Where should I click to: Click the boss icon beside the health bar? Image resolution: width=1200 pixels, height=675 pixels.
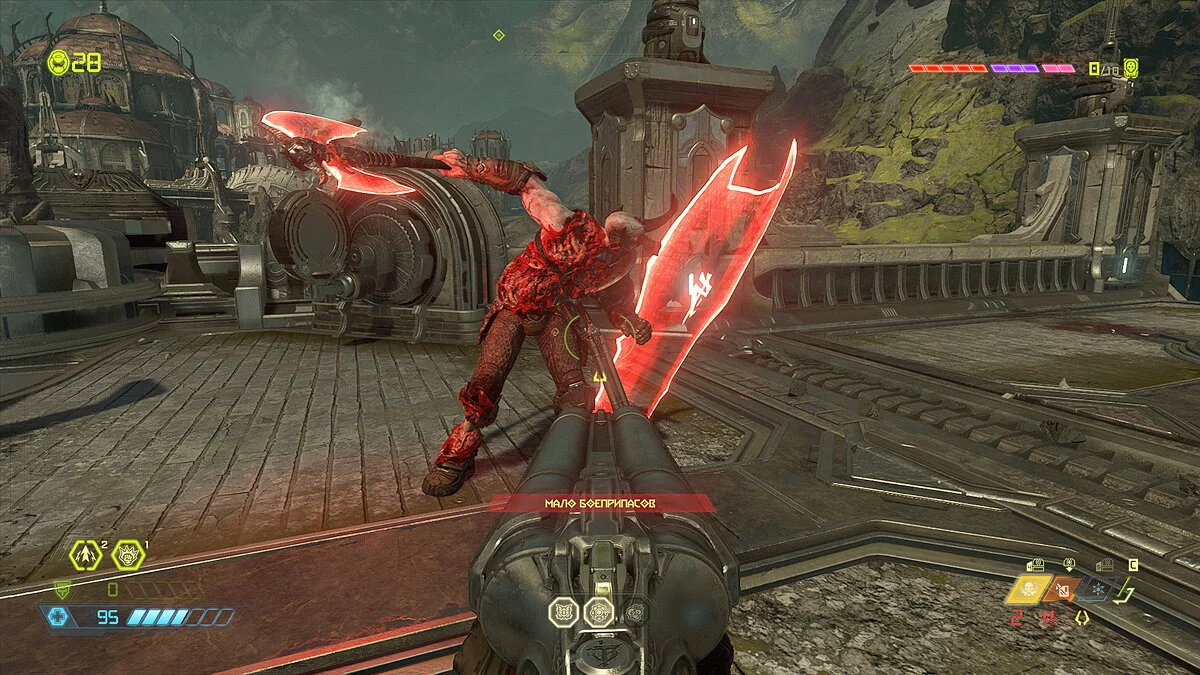[x=1131, y=68]
